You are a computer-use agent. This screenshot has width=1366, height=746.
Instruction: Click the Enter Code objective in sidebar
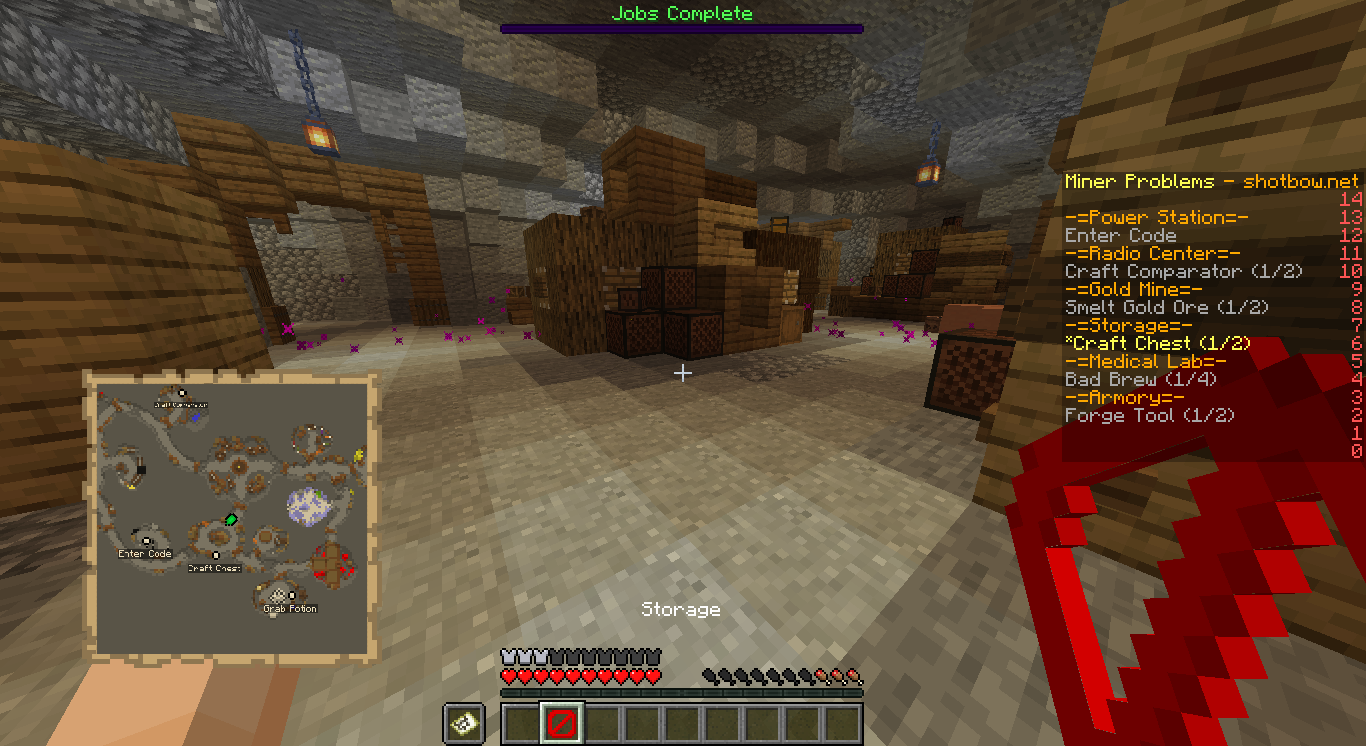pyautogui.click(x=1120, y=236)
